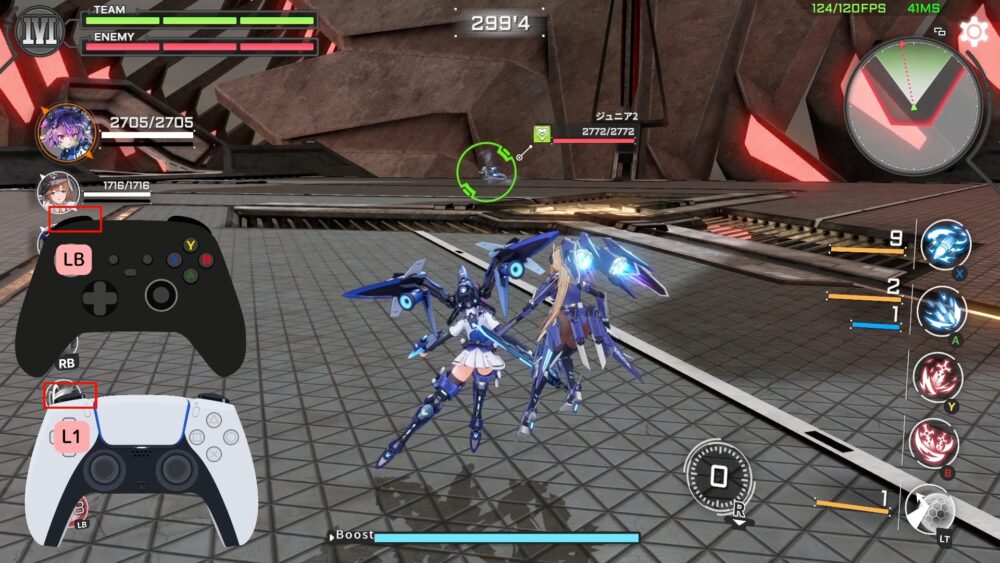Trigger the red flame burst skill icon

click(938, 377)
